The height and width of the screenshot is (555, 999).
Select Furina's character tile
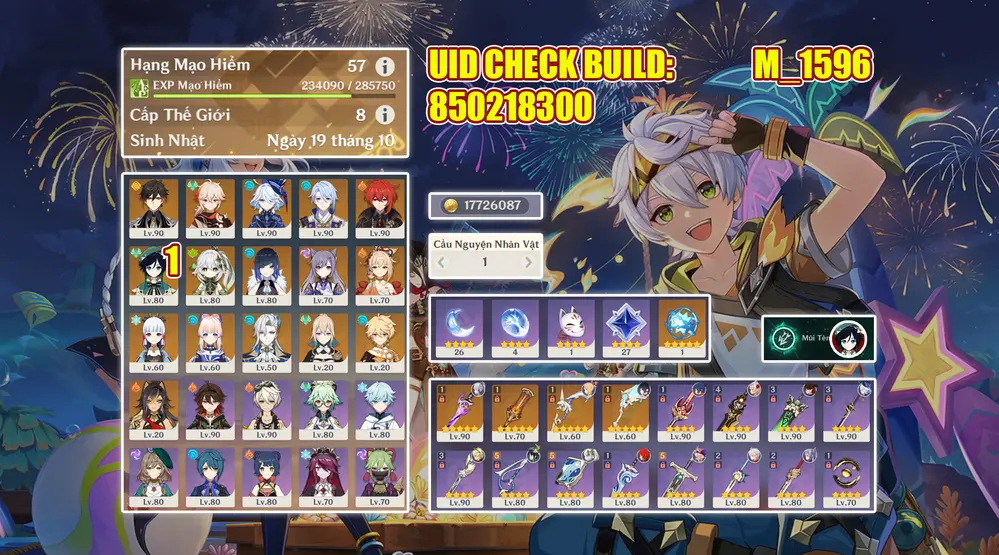(267, 206)
